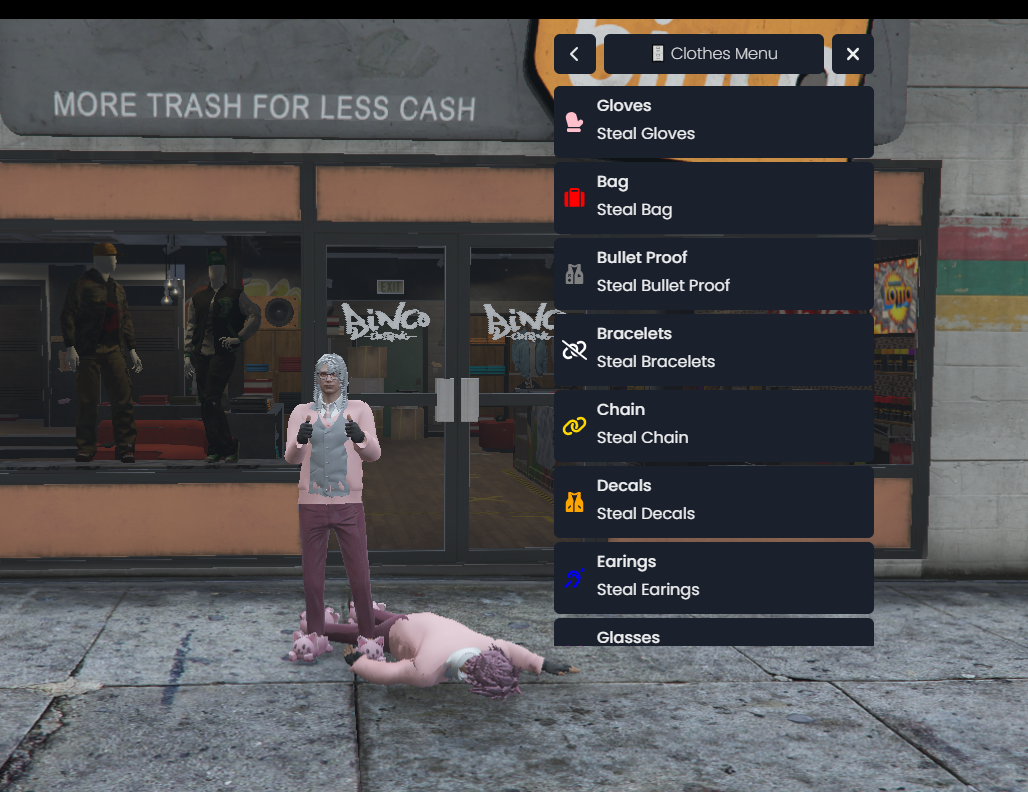Choose the Steal Gloves entry
The height and width of the screenshot is (792, 1028).
pos(713,121)
